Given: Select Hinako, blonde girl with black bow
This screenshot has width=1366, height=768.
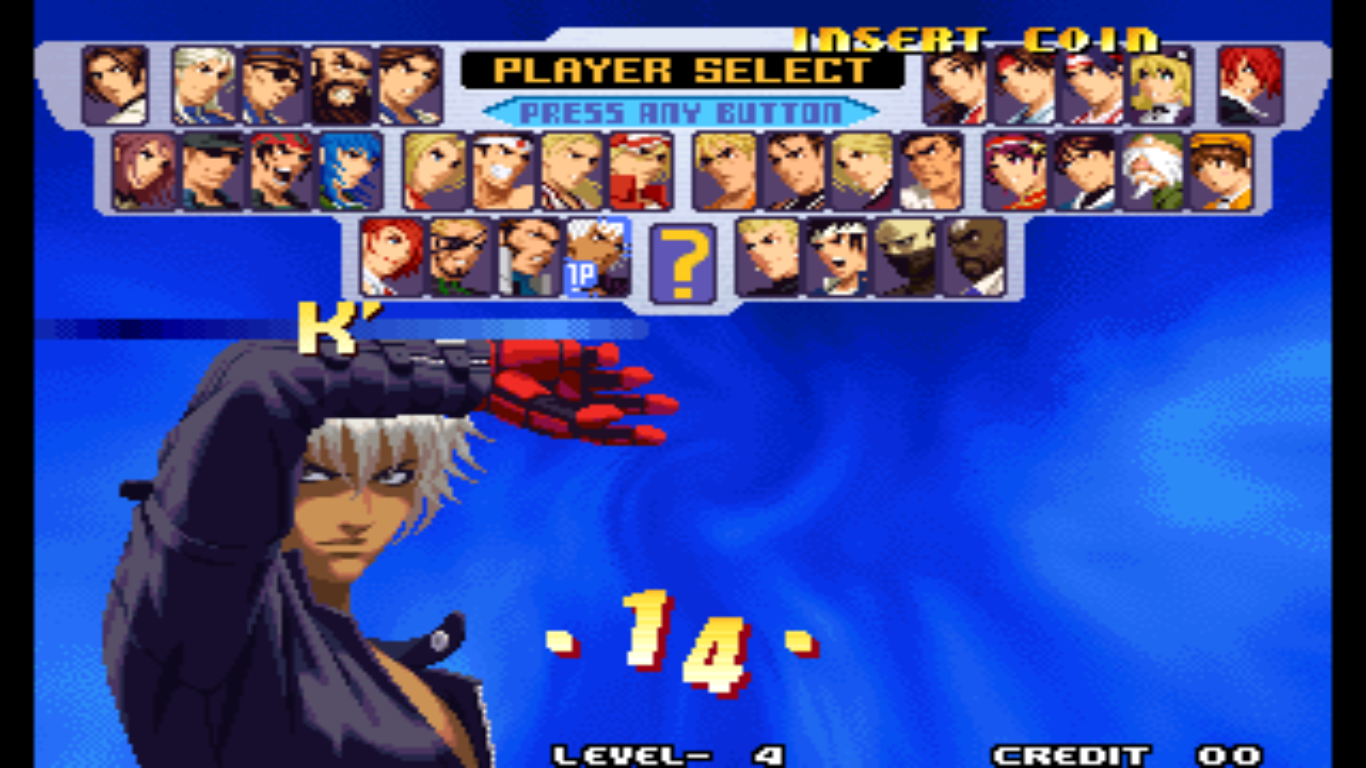Looking at the screenshot, I should [1161, 85].
